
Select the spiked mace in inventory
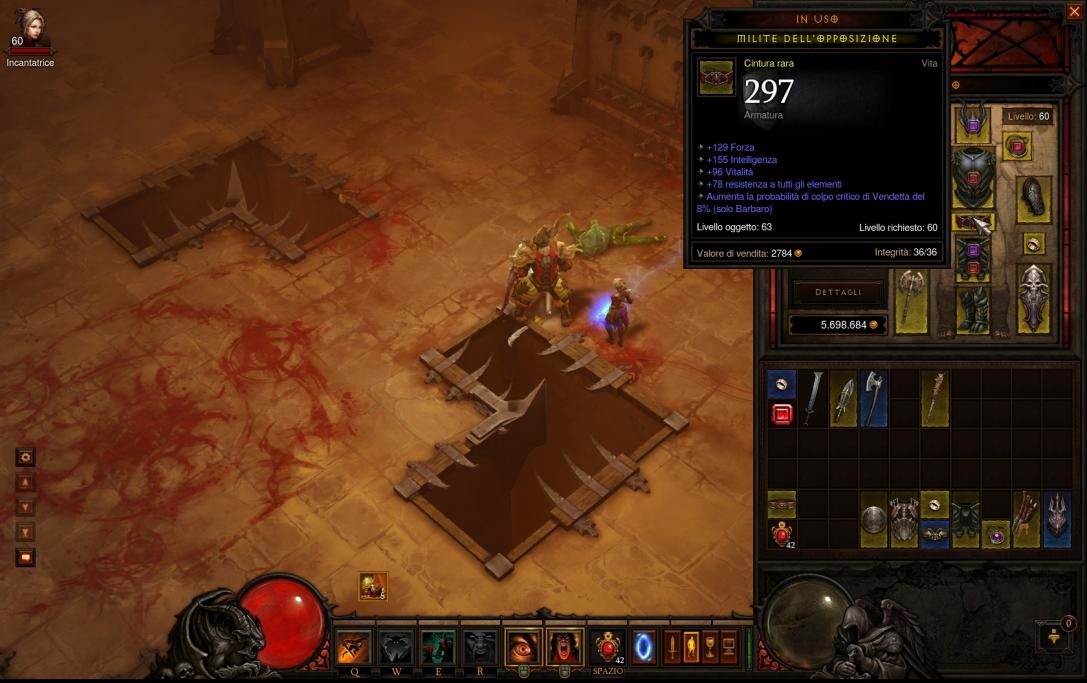click(x=934, y=397)
